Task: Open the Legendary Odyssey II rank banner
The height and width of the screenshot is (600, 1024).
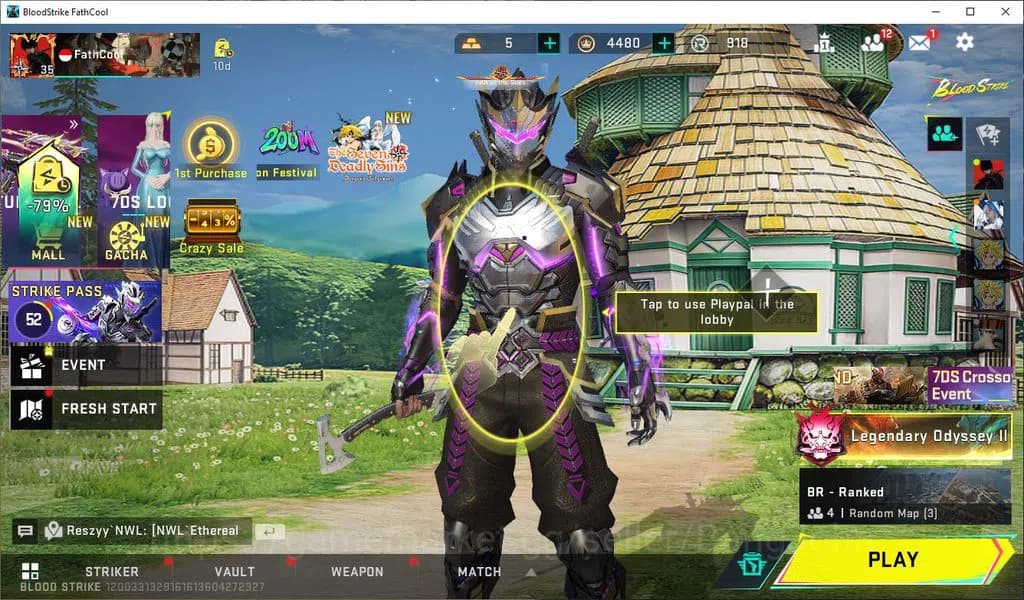Action: (903, 436)
